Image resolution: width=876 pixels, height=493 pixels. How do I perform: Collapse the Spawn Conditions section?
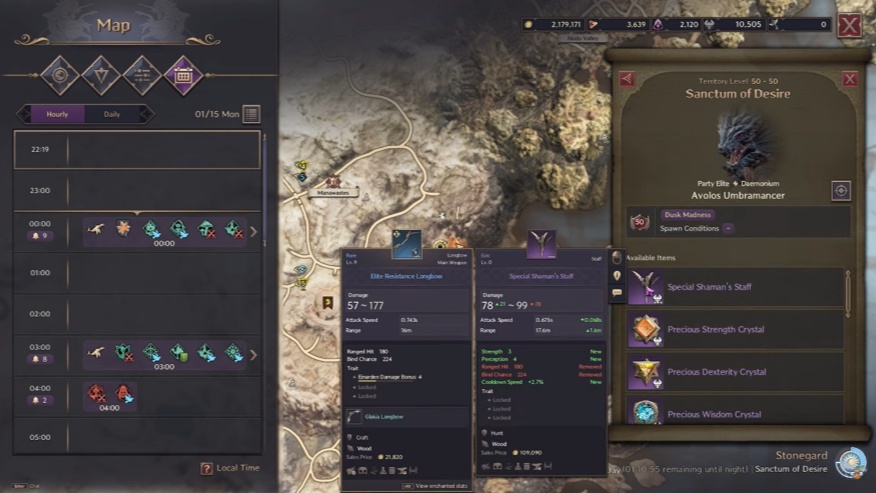[728, 228]
